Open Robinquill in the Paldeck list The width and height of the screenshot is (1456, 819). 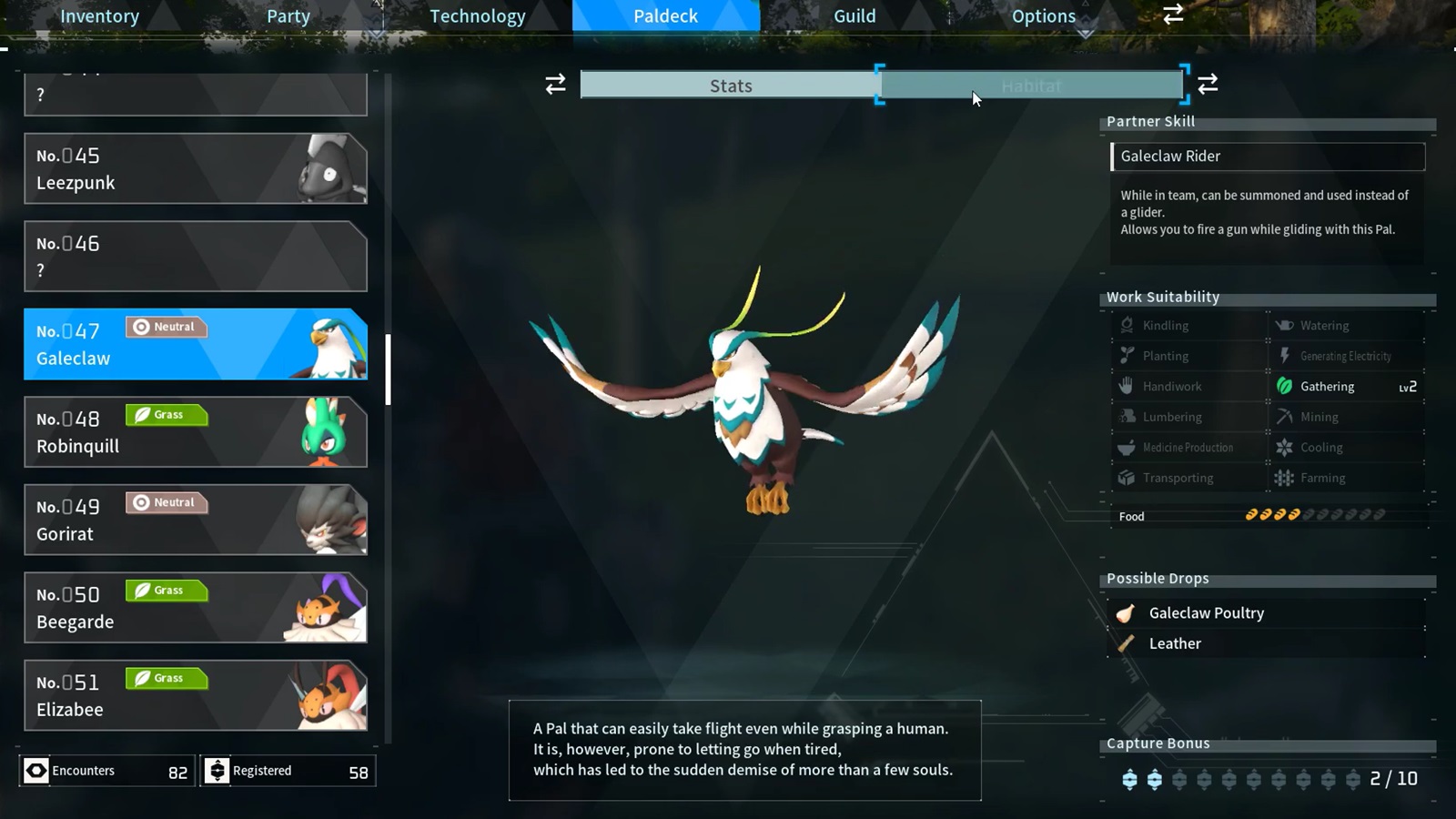[195, 432]
